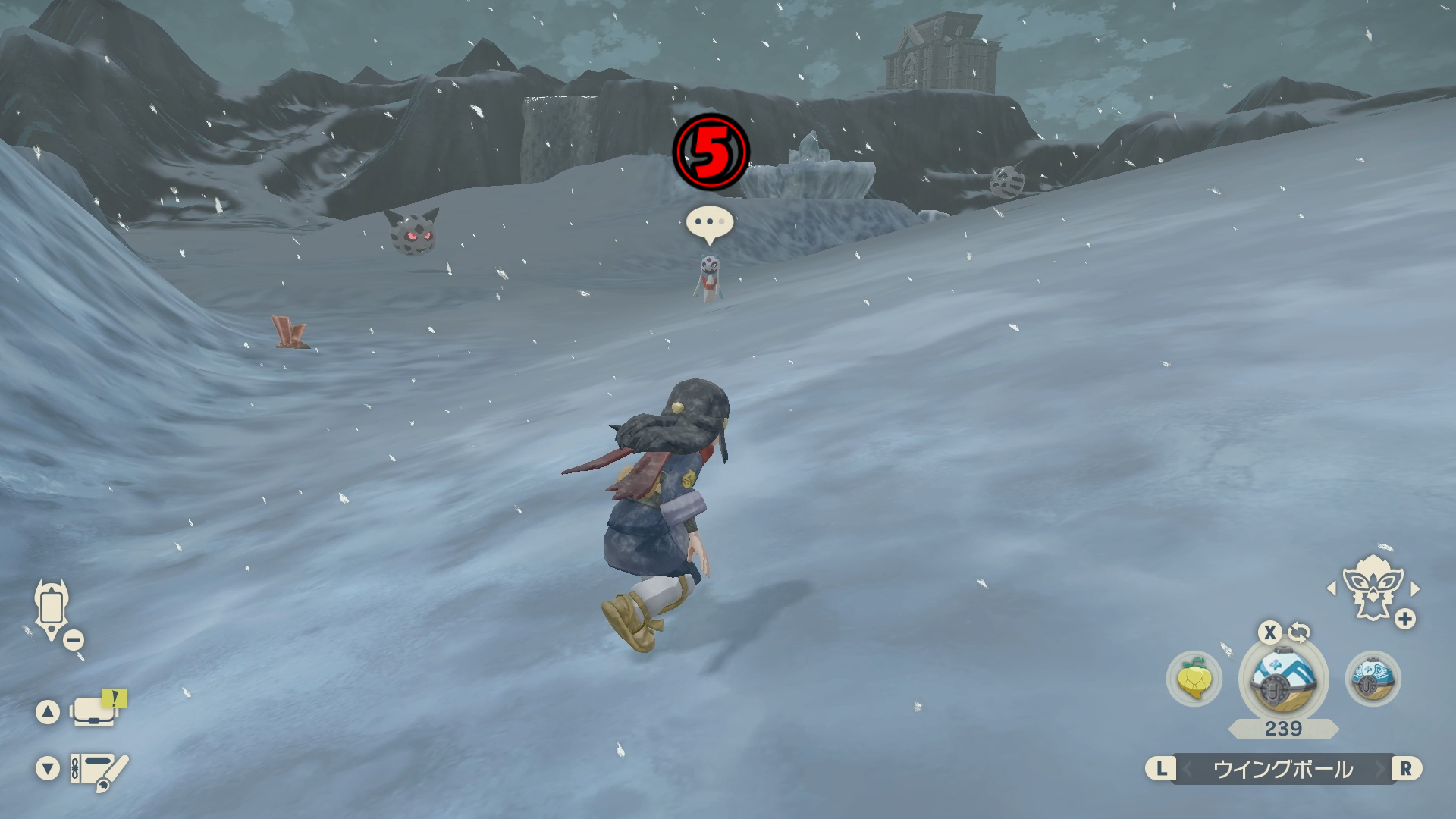
Task: Click the ウイングボール item name bar
Action: 1283,769
